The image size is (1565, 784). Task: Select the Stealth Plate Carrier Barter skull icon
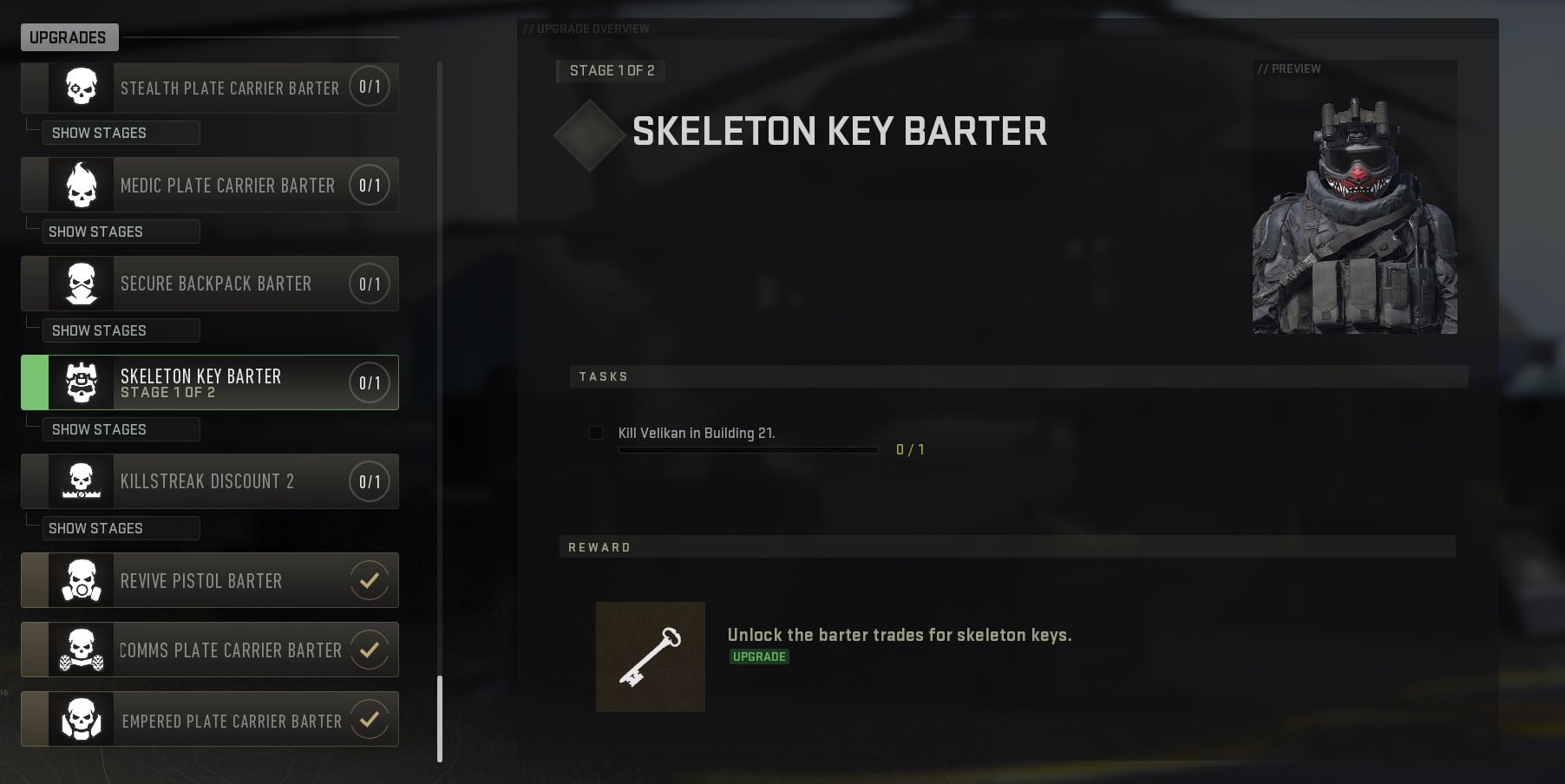81,87
